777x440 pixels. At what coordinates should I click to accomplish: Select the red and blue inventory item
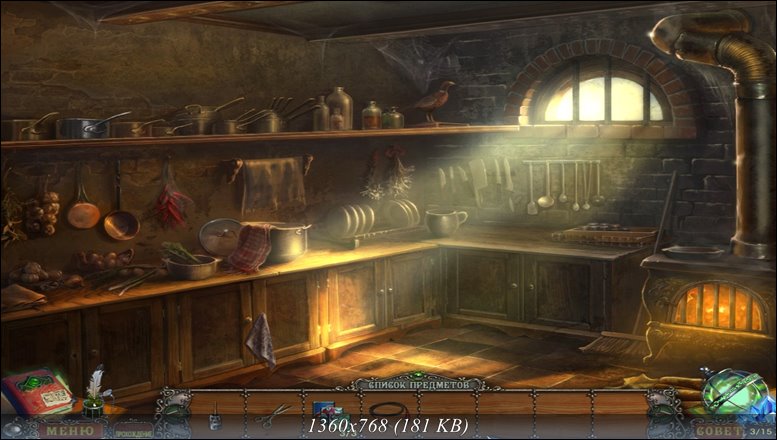pos(326,409)
